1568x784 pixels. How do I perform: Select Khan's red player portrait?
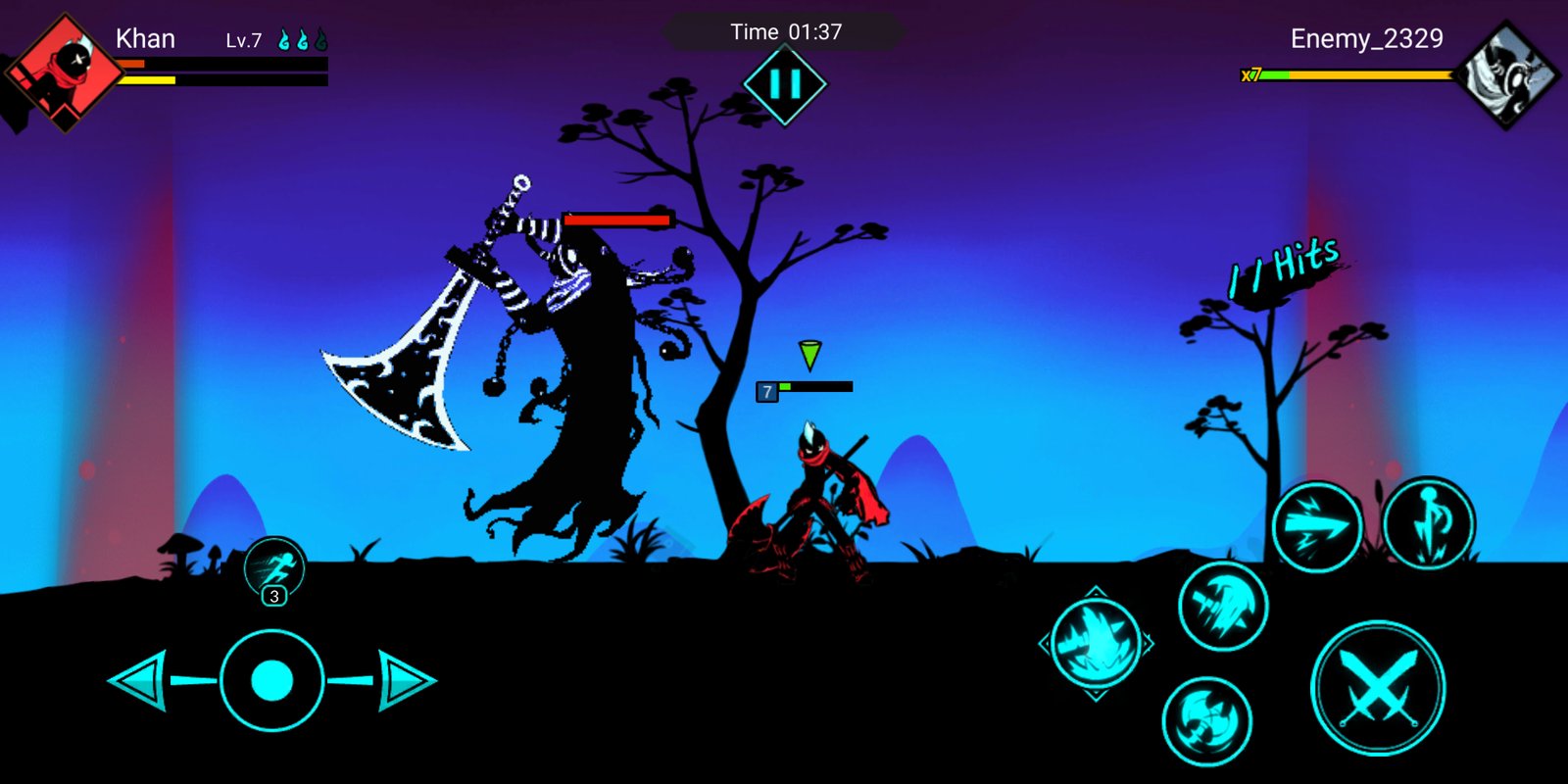(x=65, y=71)
